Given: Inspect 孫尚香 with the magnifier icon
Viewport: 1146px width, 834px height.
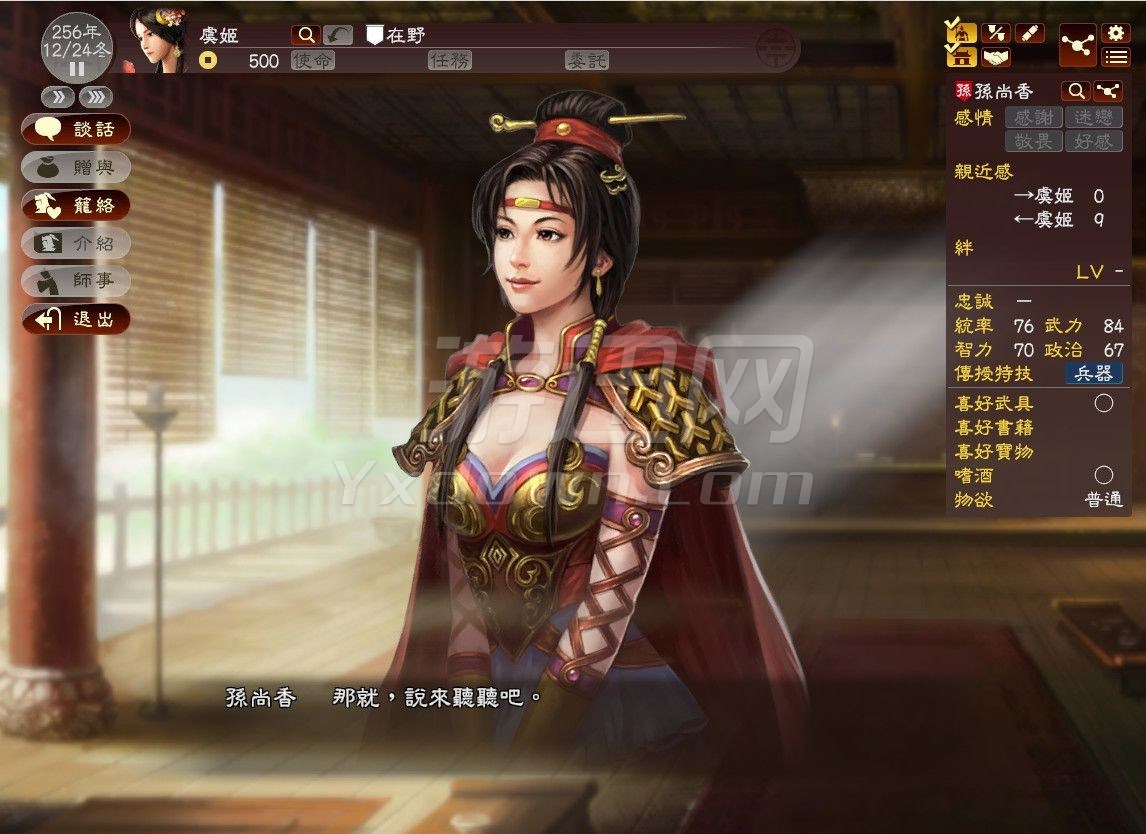Looking at the screenshot, I should coord(1075,91).
